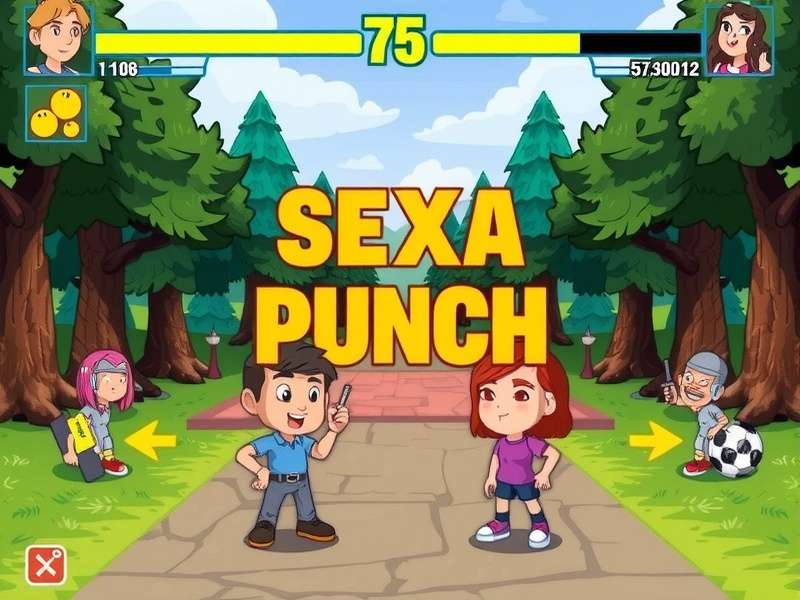Select the yellow orbs power-up icon
The height and width of the screenshot is (600, 800).
55,114
